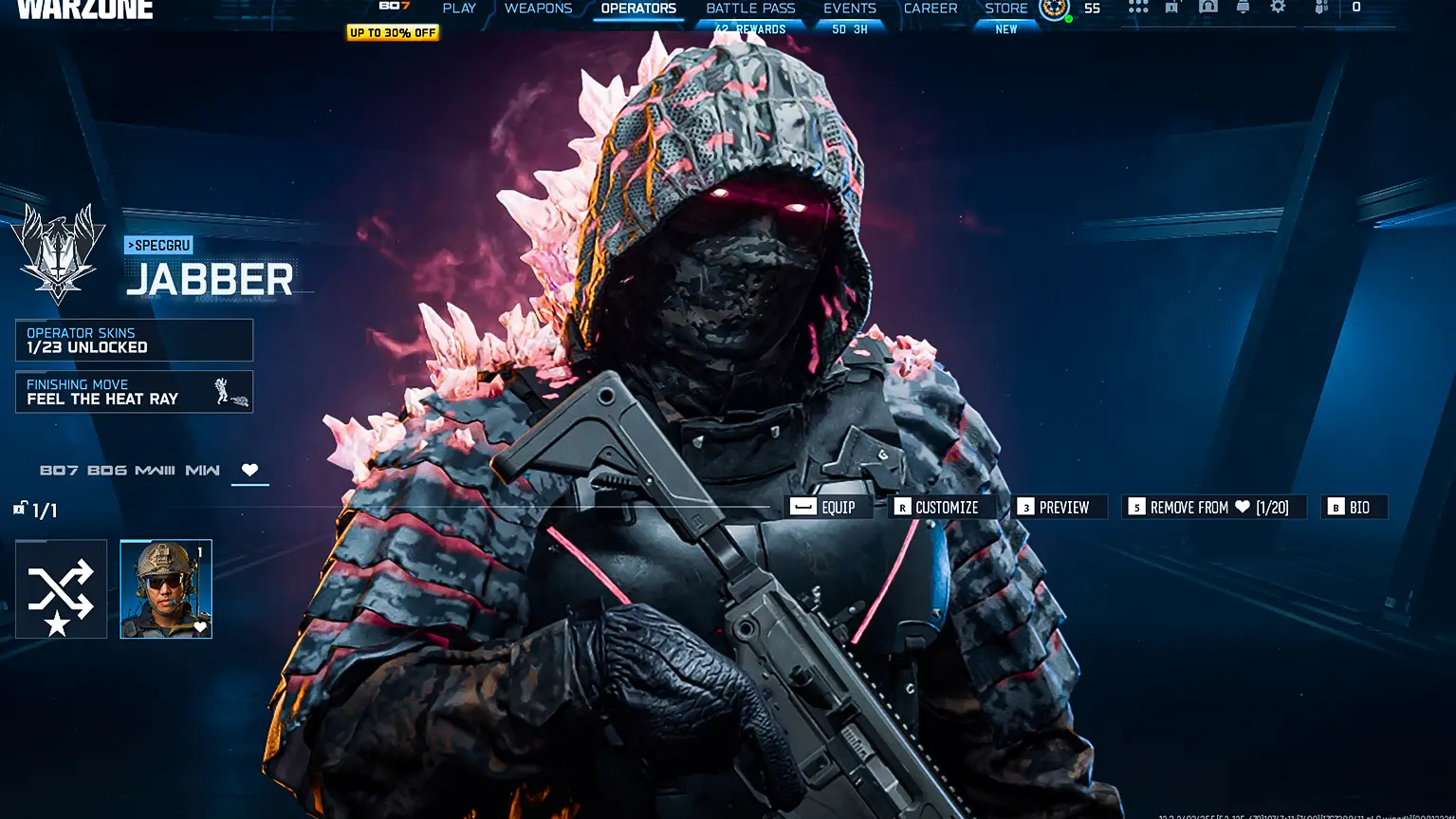Switch to the BO6 operators filter
The width and height of the screenshot is (1456, 819).
click(x=107, y=469)
